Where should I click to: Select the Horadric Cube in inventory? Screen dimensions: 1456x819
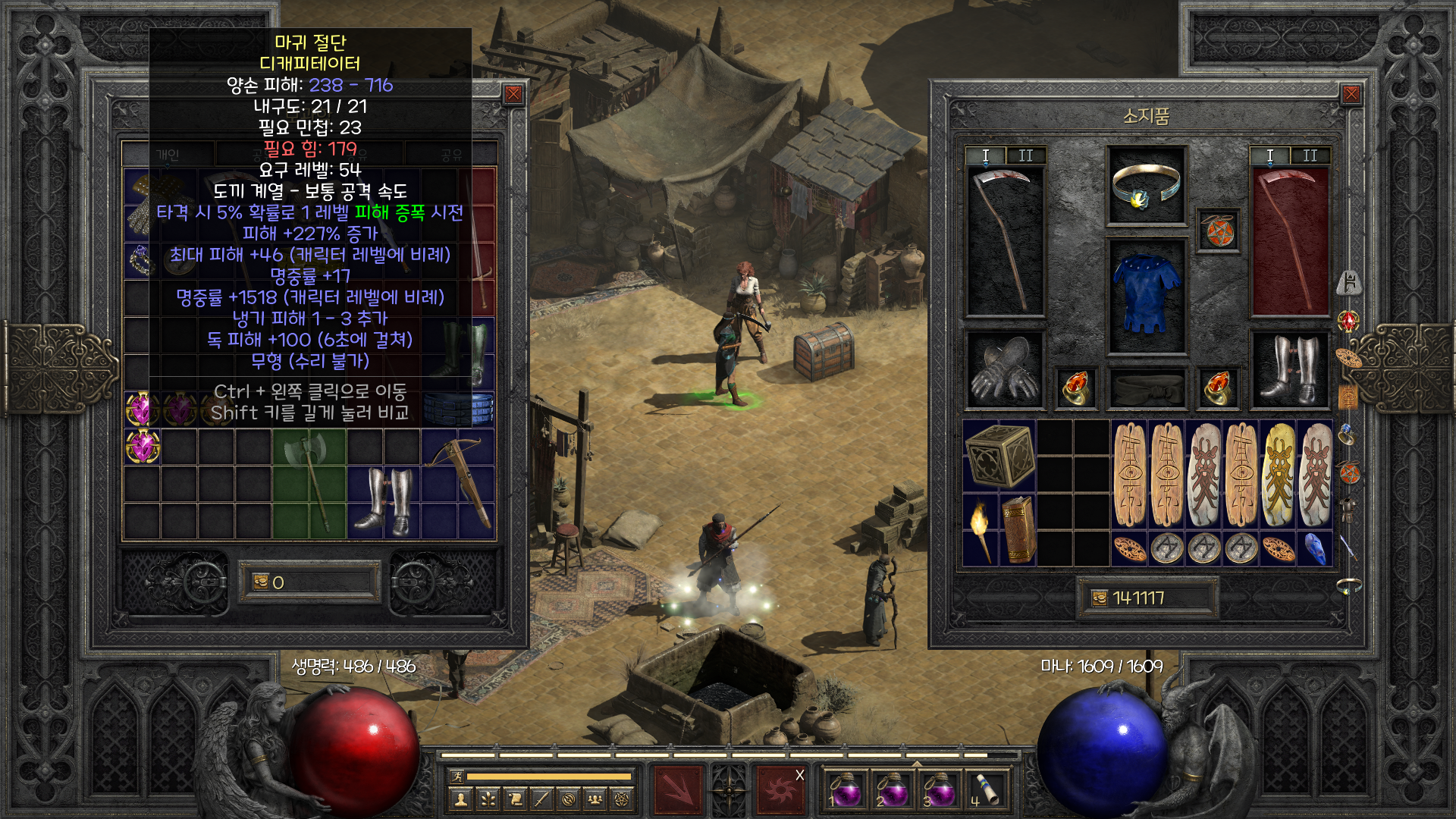pyautogui.click(x=999, y=456)
